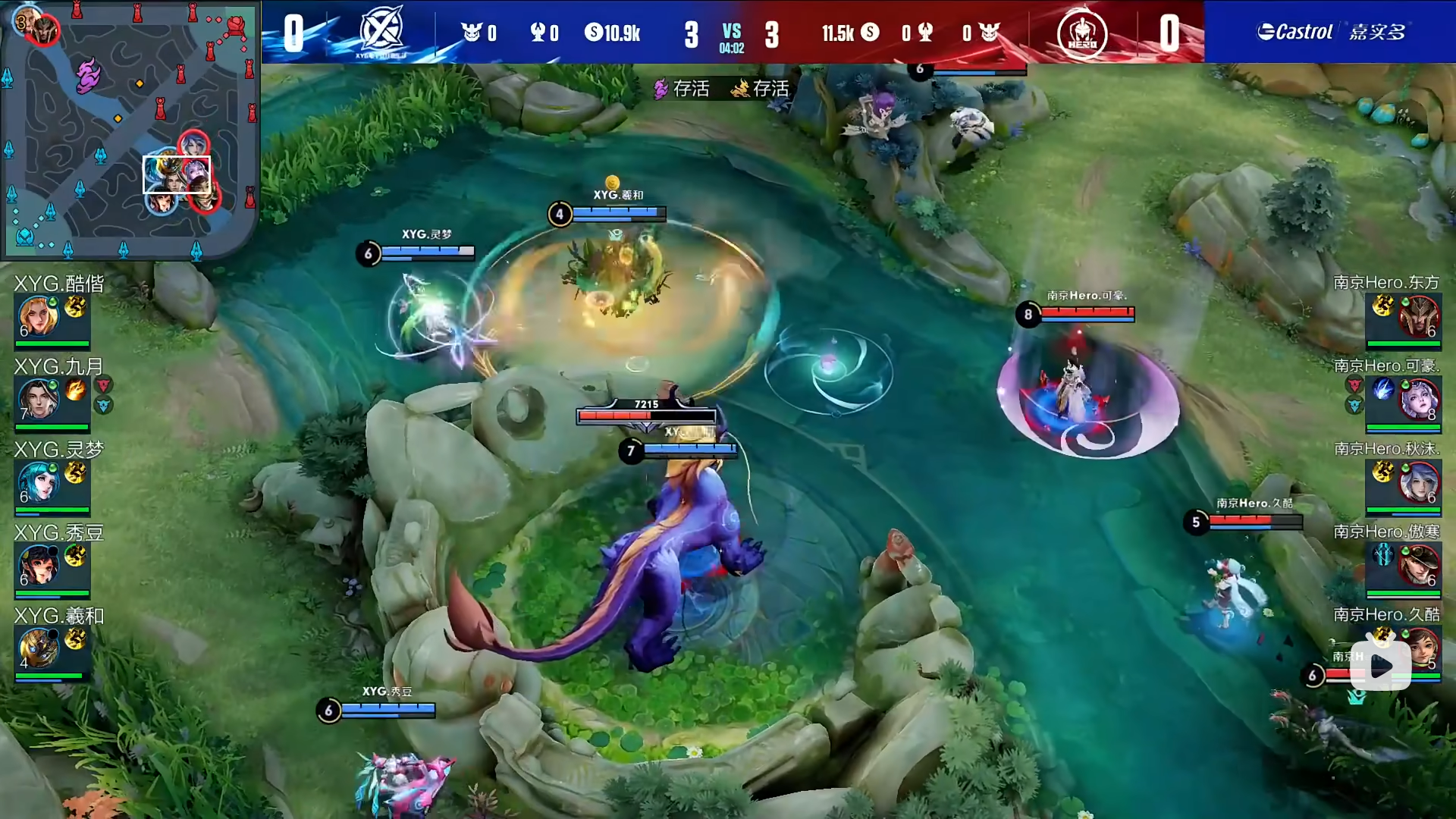Select XYG.九月 player portrait
Image resolution: width=1456 pixels, height=819 pixels.
coord(38,399)
